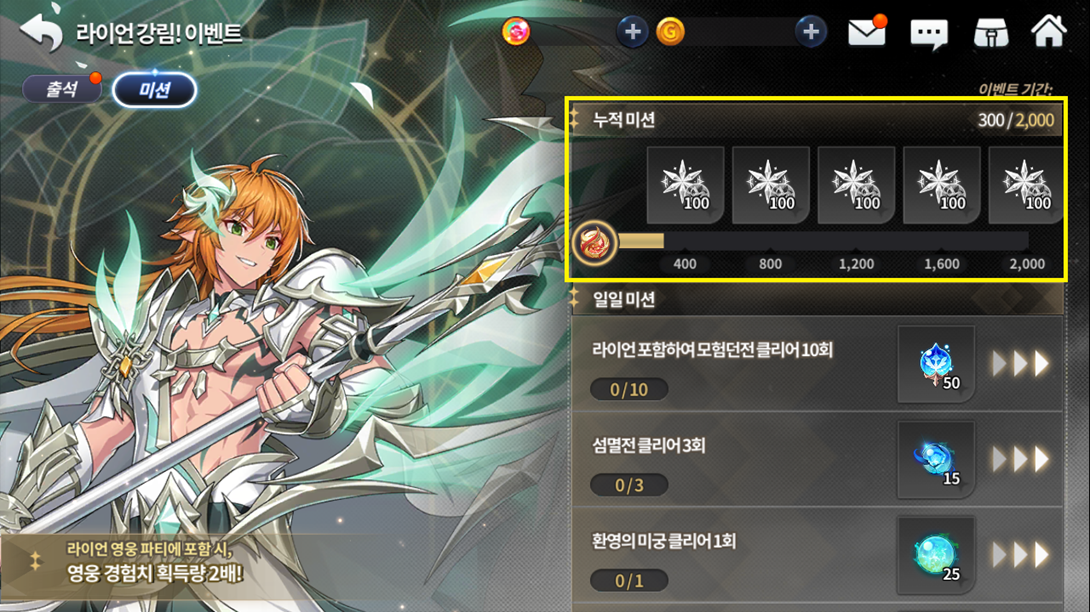View the 환영의 미궁 mission reward icon
The height and width of the screenshot is (612, 1090).
(x=936, y=554)
